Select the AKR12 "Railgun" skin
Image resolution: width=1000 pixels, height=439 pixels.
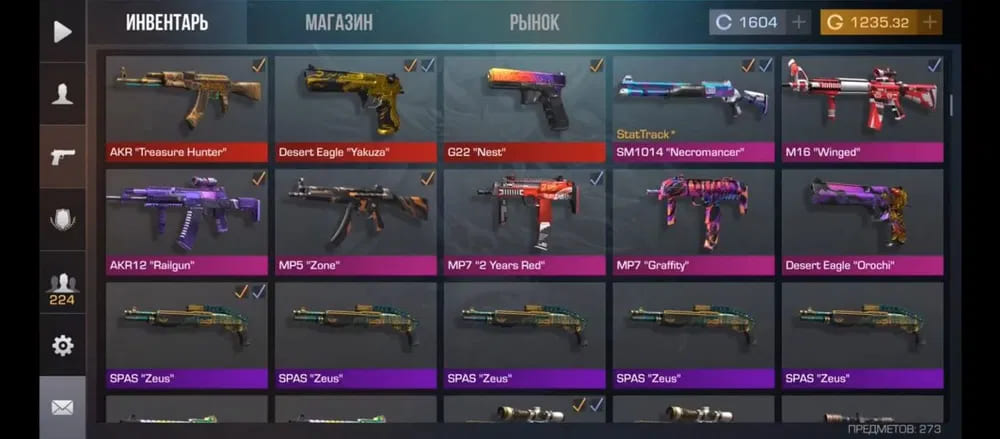(x=186, y=221)
